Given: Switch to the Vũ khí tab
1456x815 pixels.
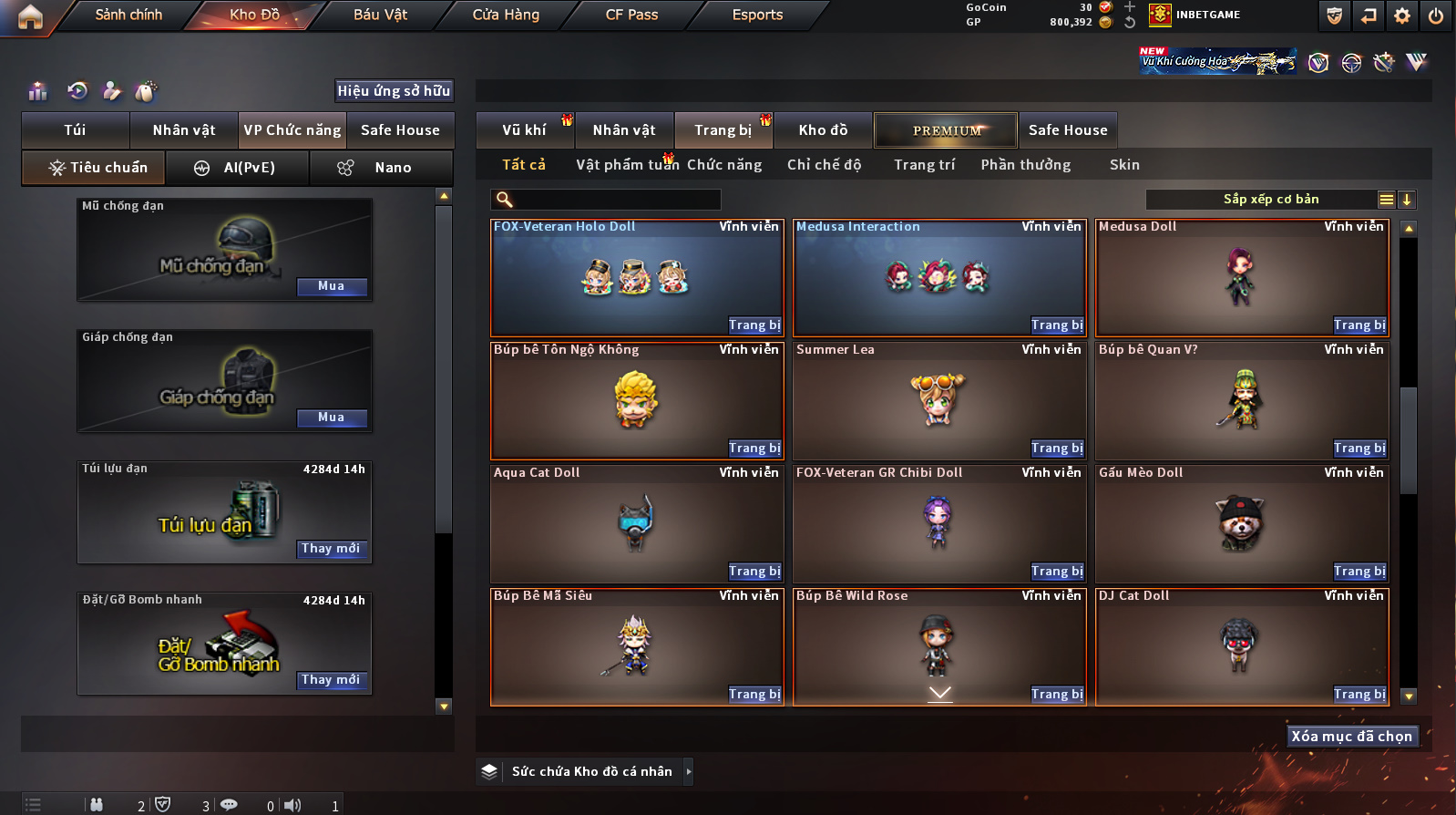Looking at the screenshot, I should pyautogui.click(x=524, y=130).
